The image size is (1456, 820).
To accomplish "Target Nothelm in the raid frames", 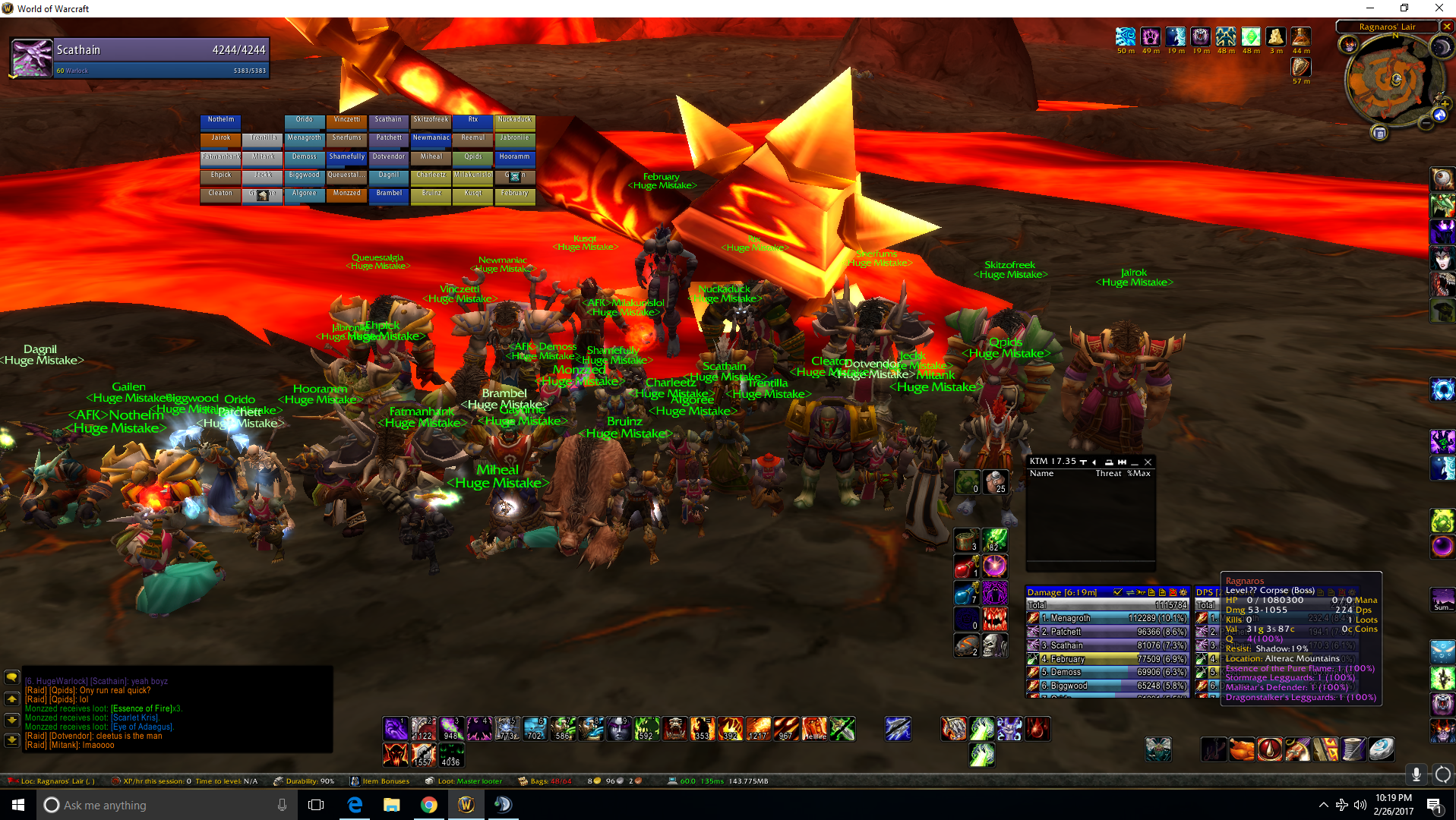I will click(x=221, y=121).
